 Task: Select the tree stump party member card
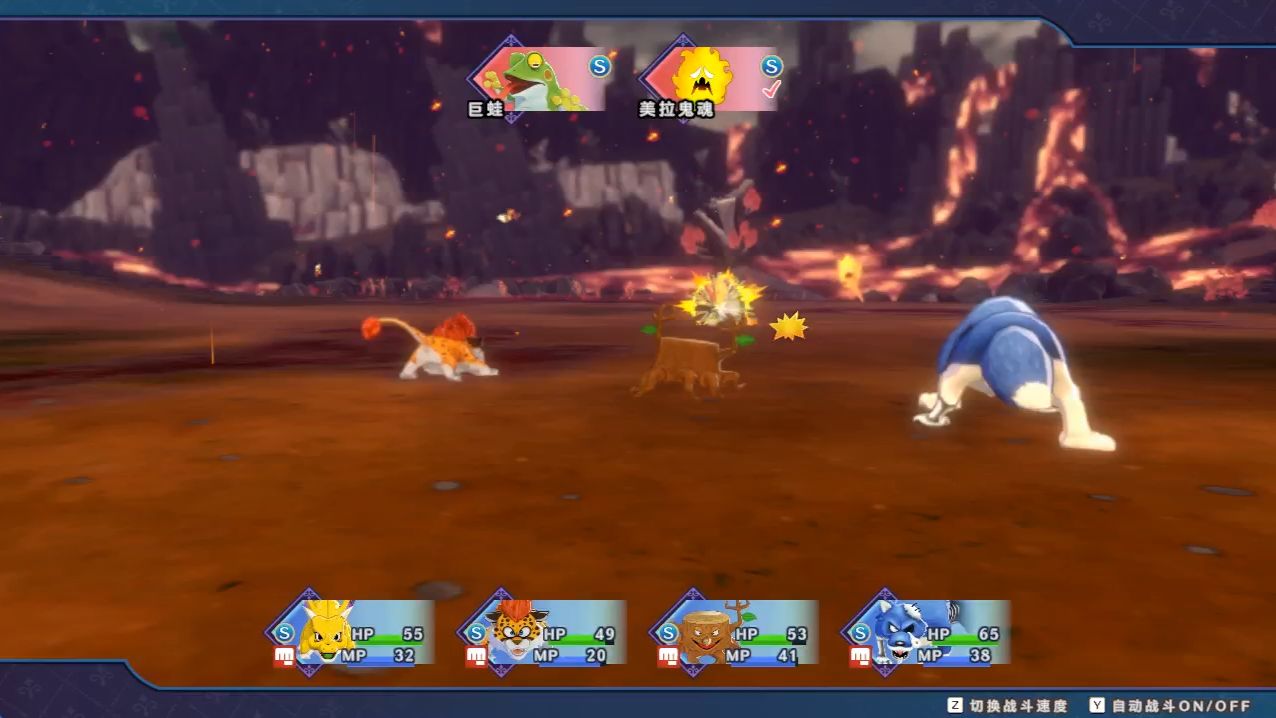click(x=737, y=632)
